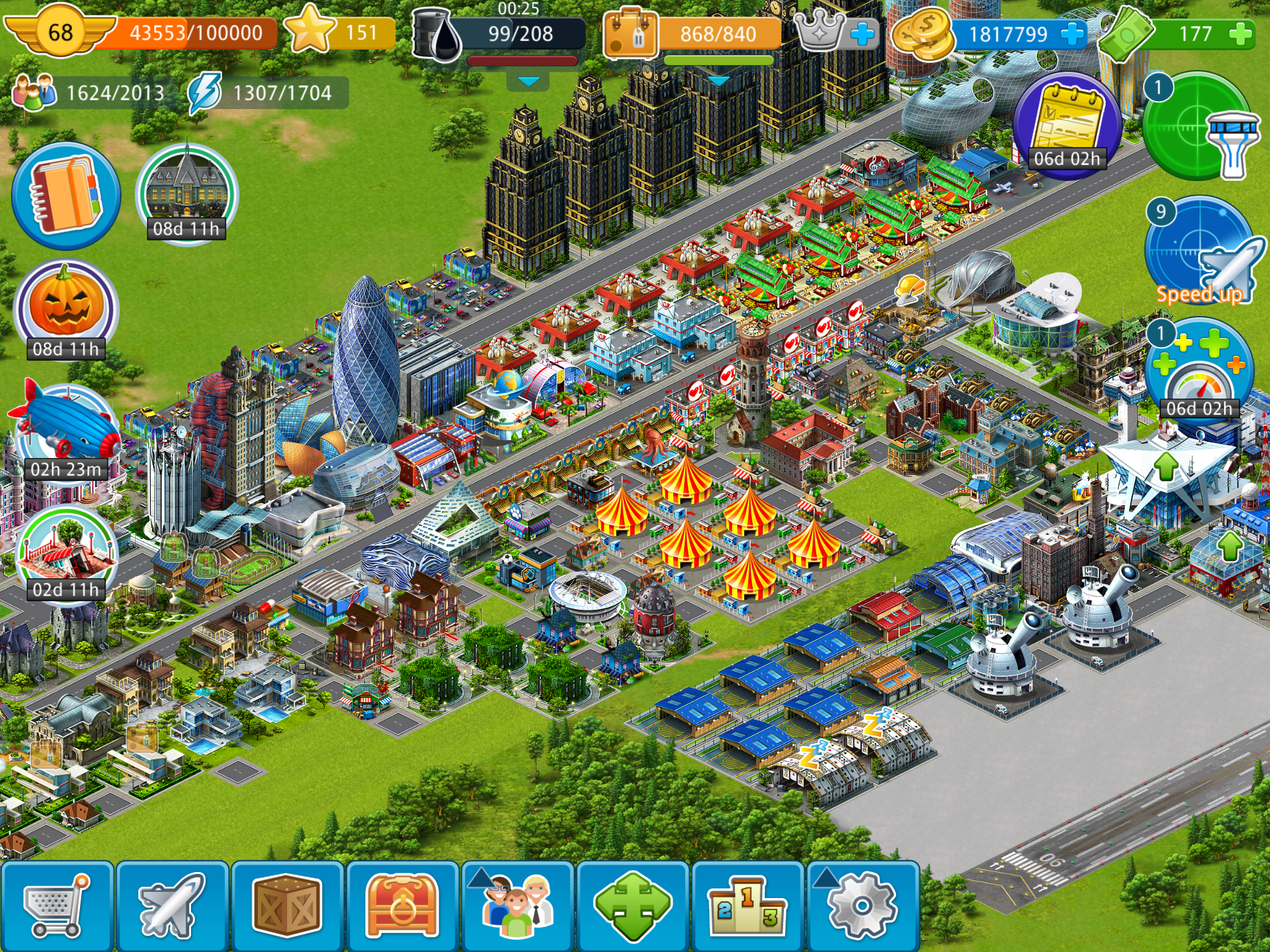
Task: Add more coins with plus button
Action: pos(1072,33)
